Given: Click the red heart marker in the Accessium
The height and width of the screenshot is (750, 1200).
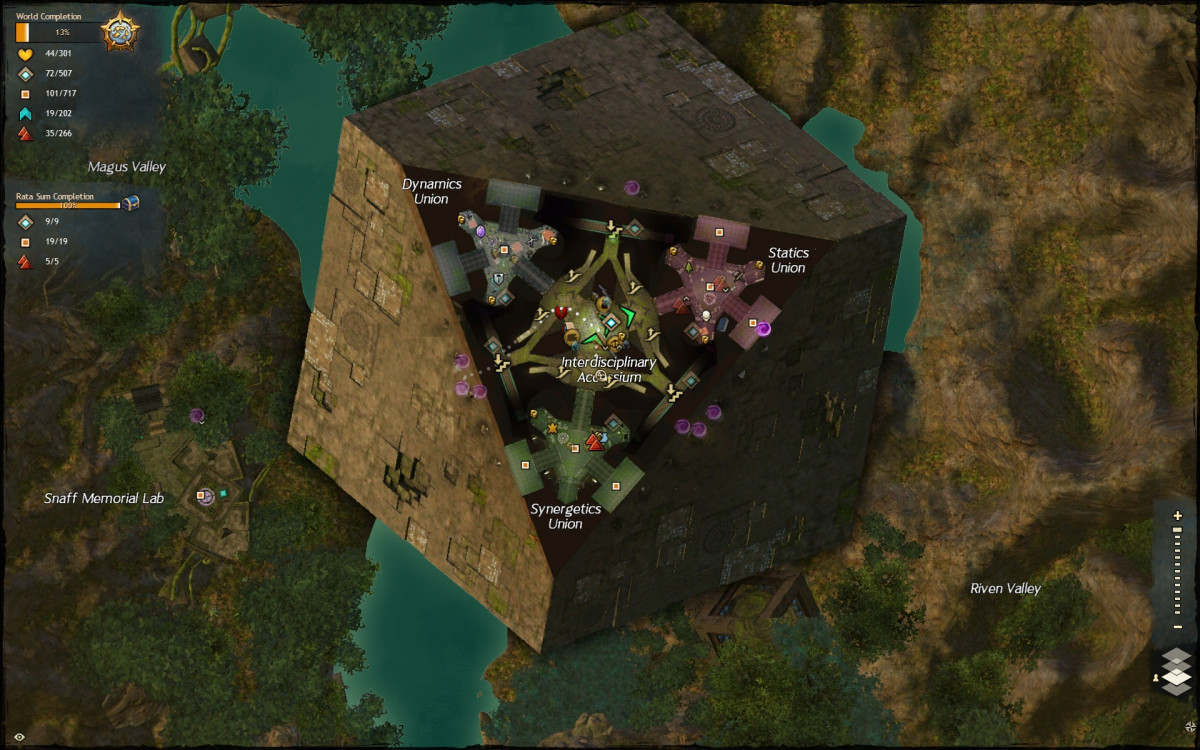Looking at the screenshot, I should point(561,313).
